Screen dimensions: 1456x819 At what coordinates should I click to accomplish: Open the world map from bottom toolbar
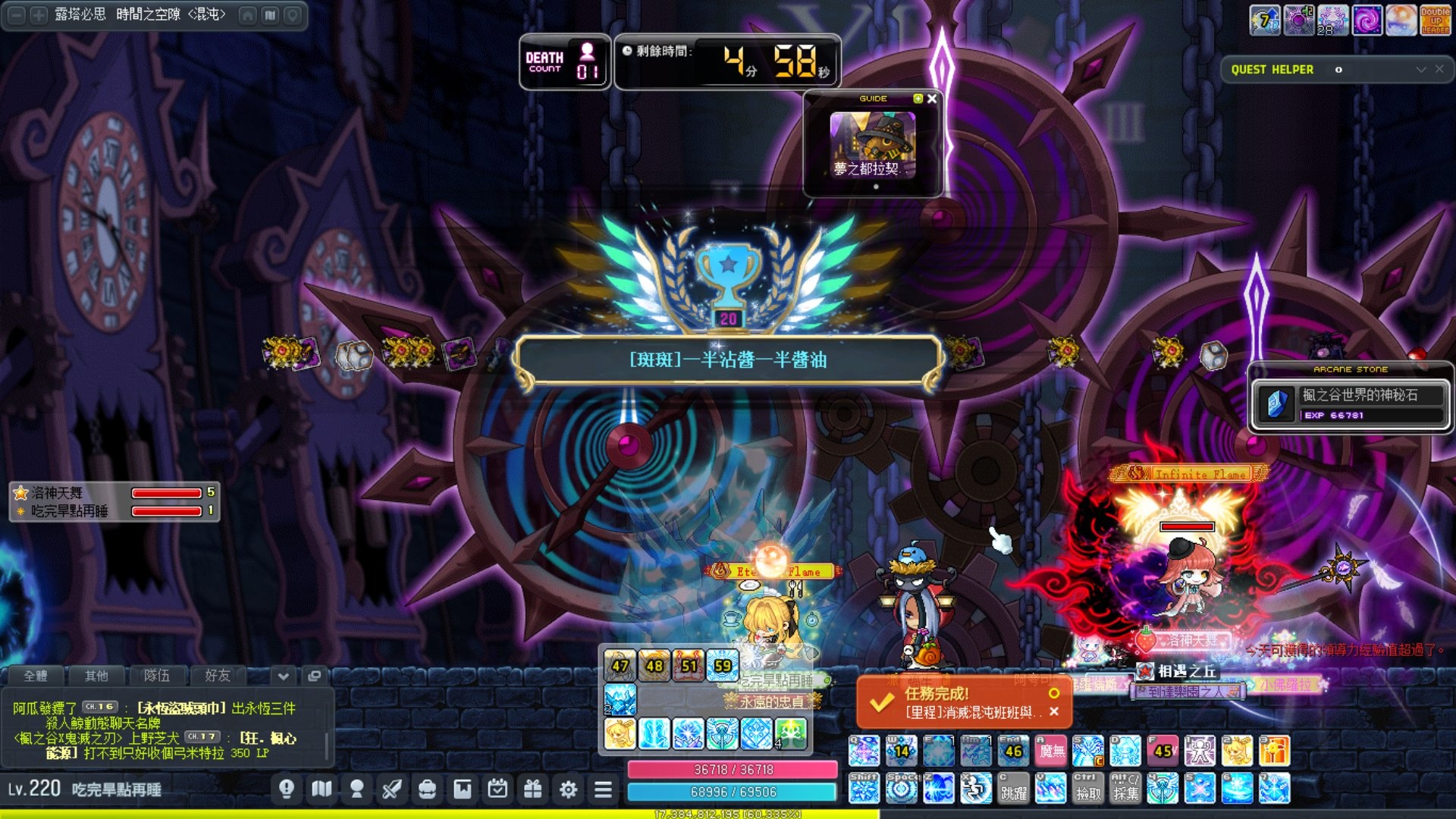(322, 789)
